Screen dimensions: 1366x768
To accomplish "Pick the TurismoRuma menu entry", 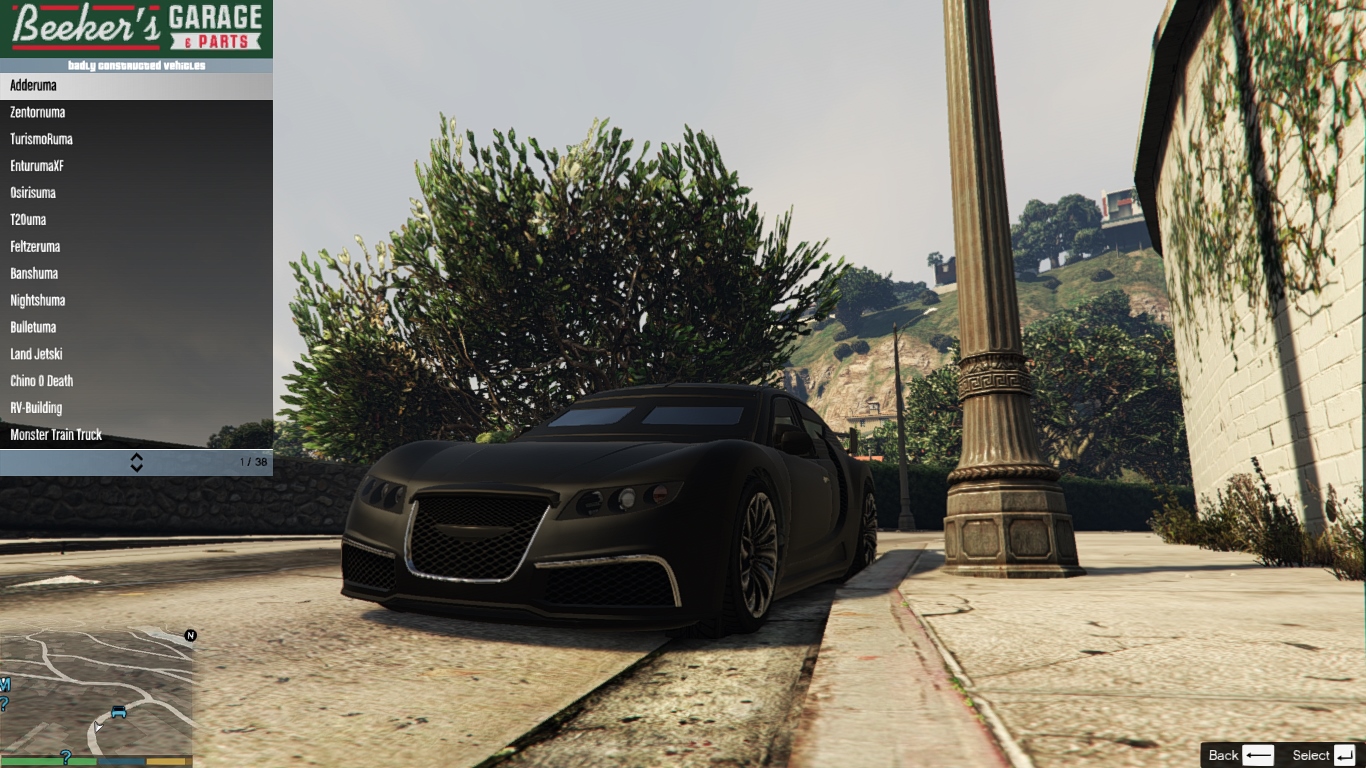I will (136, 140).
